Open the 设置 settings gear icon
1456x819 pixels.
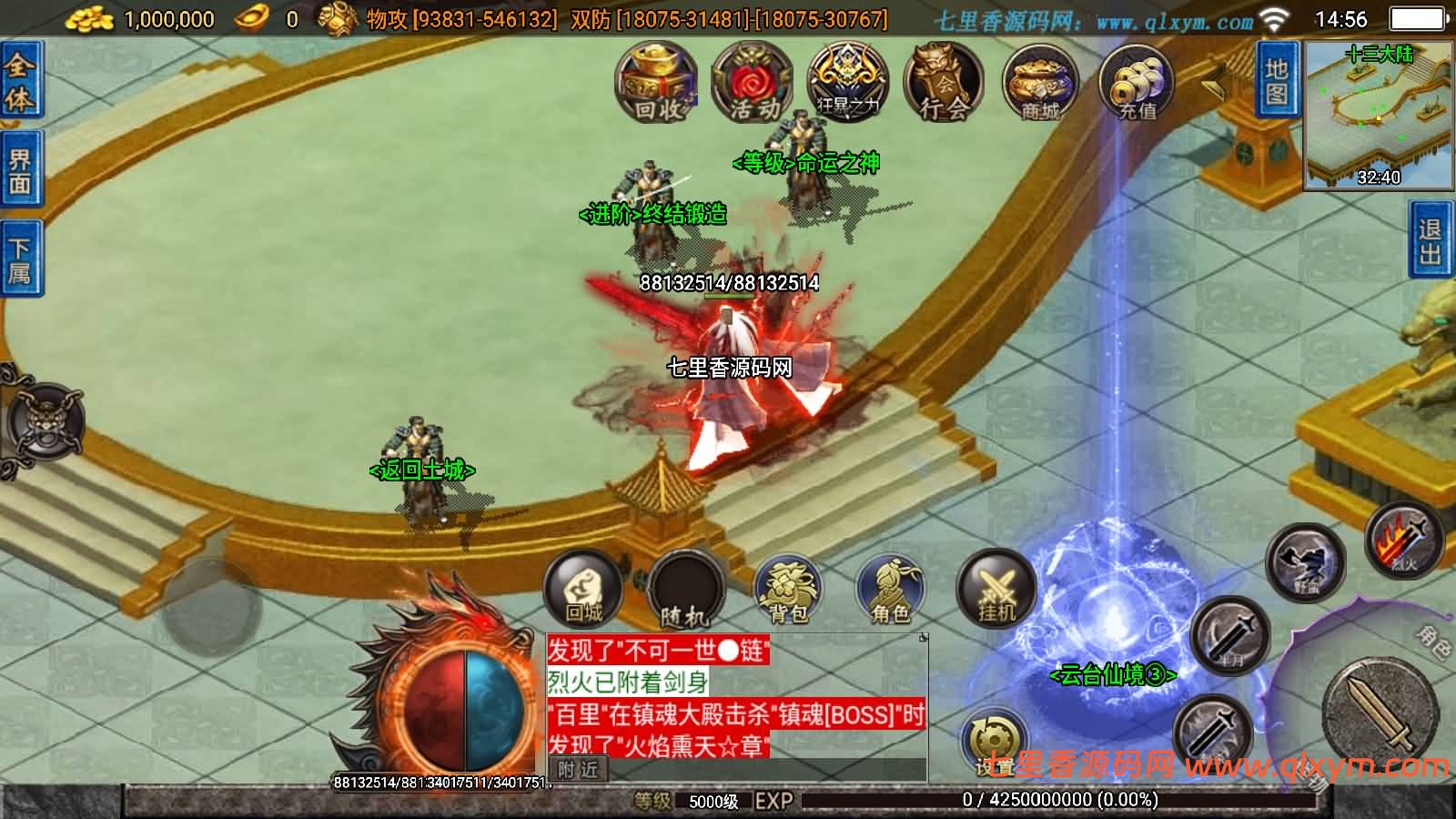point(995,737)
